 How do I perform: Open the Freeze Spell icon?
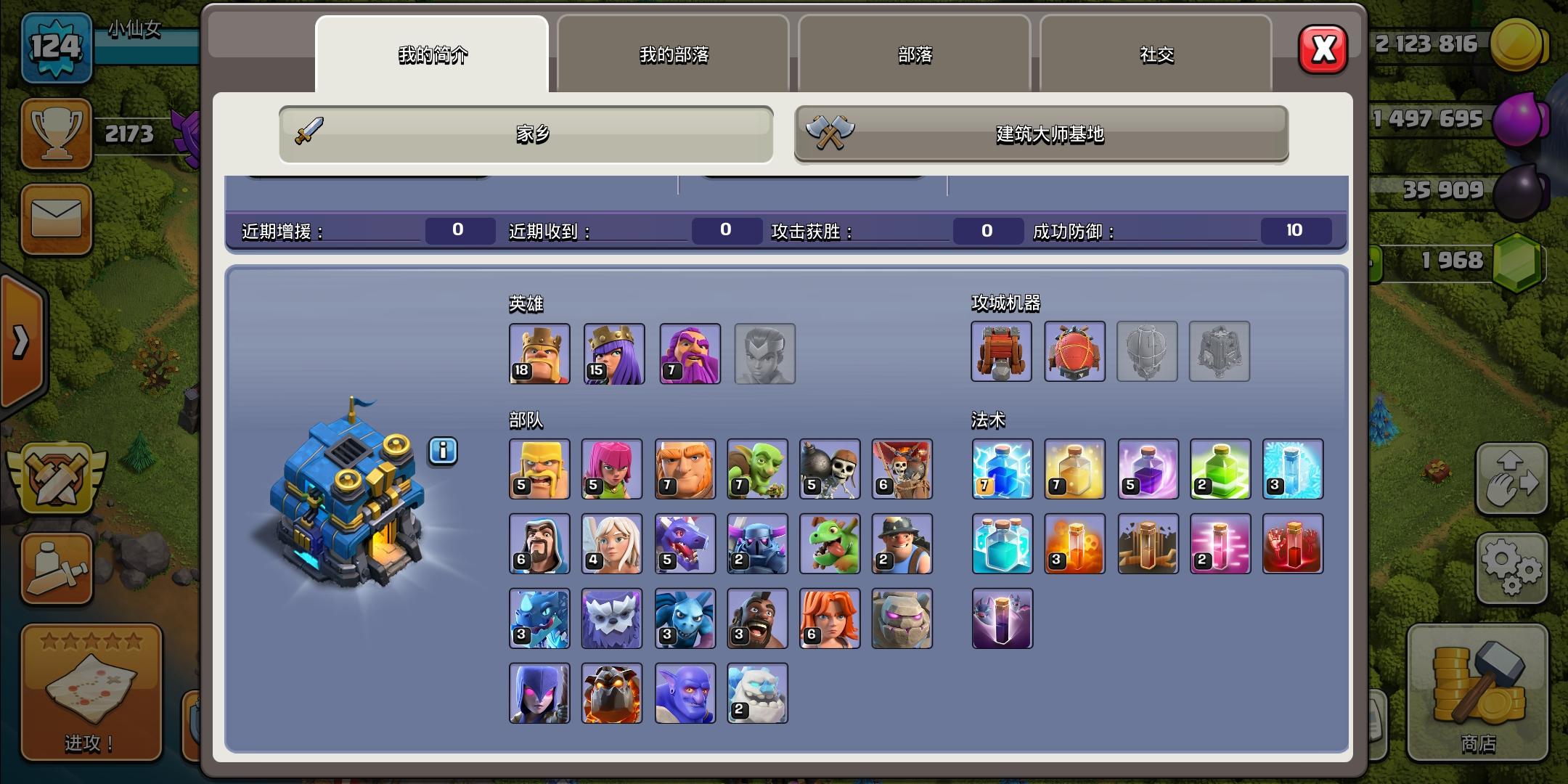tap(1293, 470)
